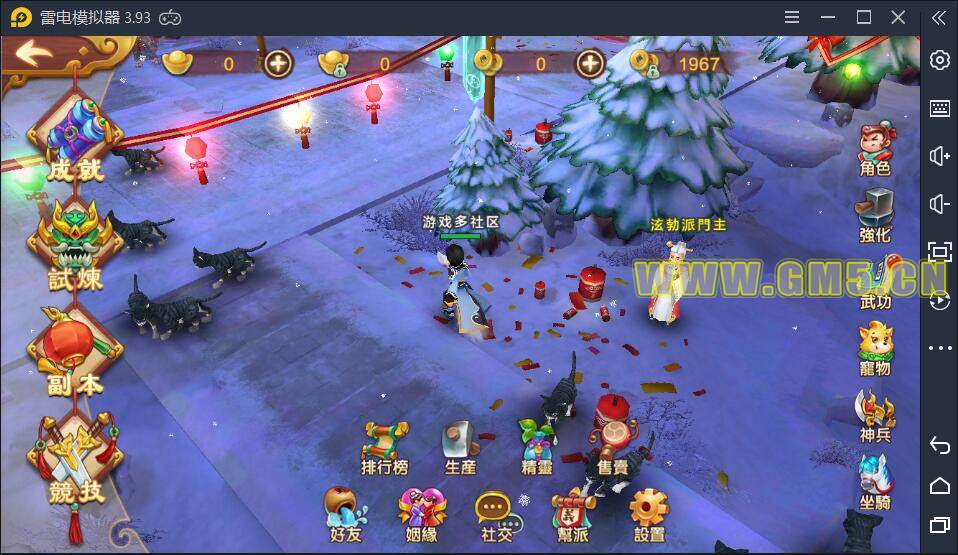Close the emulator window
Viewport: 958px width, 555px height.
tap(900, 17)
